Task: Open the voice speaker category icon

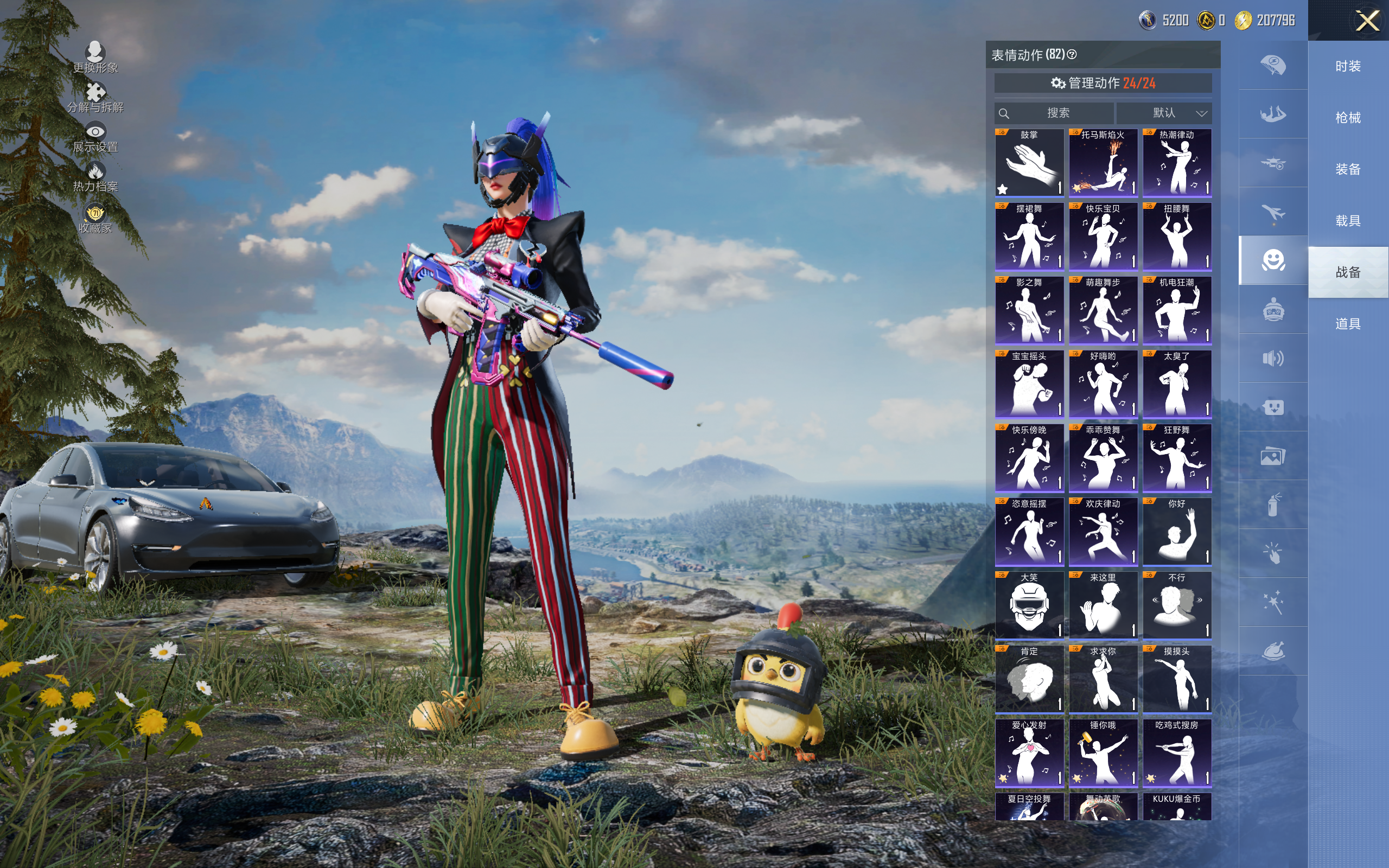Action: click(x=1273, y=359)
